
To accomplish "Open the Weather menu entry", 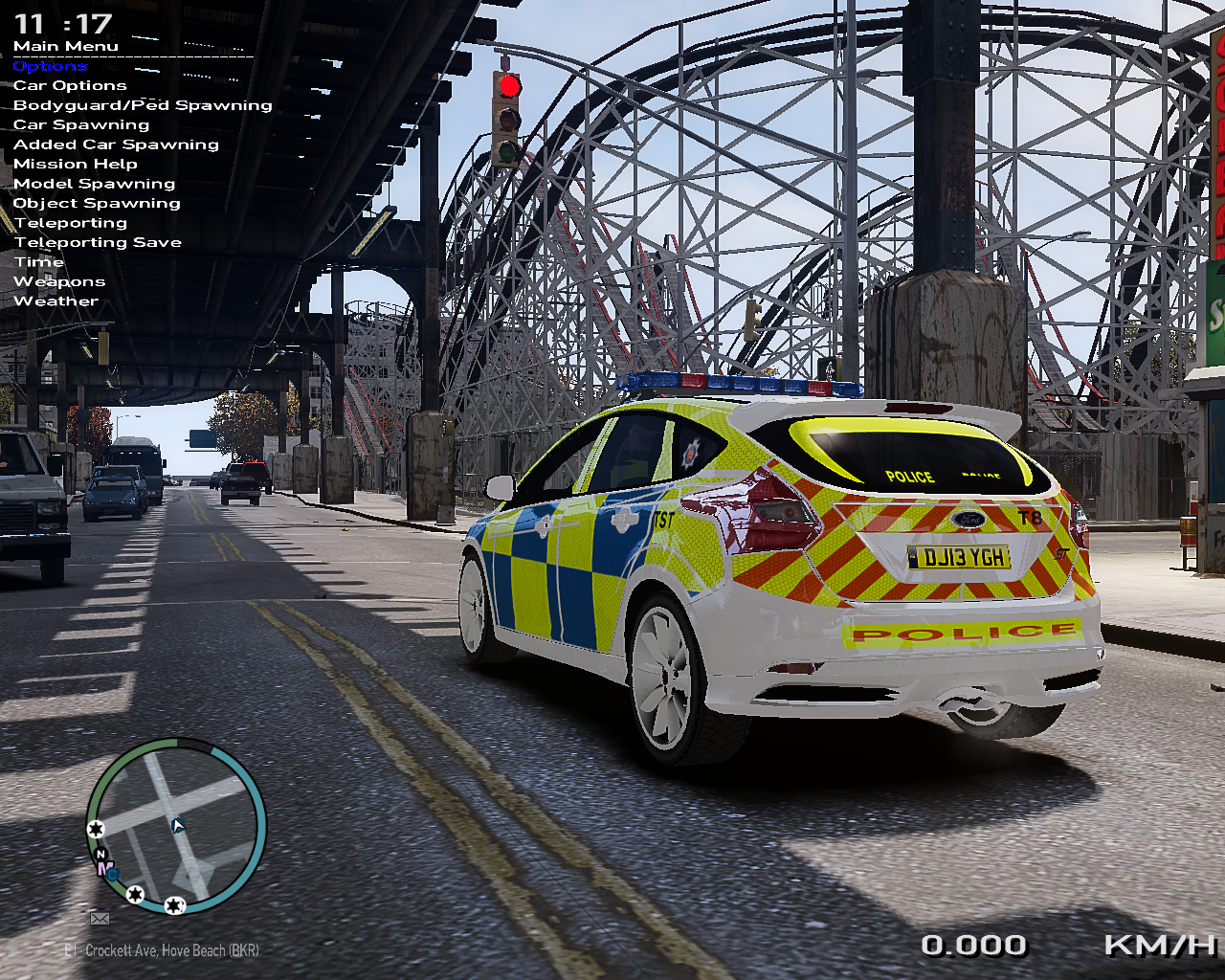I will pyautogui.click(x=56, y=301).
